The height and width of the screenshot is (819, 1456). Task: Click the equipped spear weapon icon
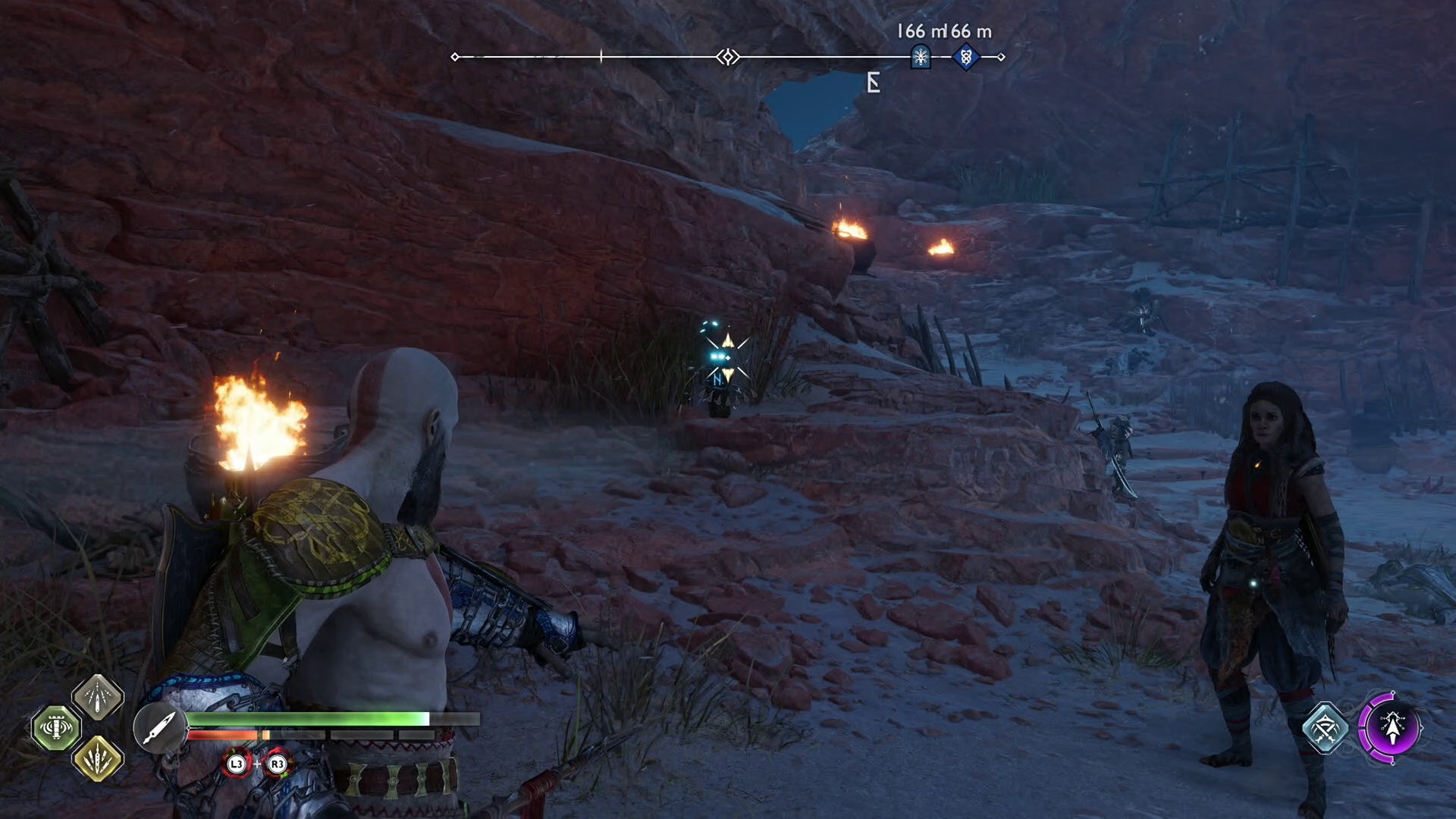coord(159,728)
